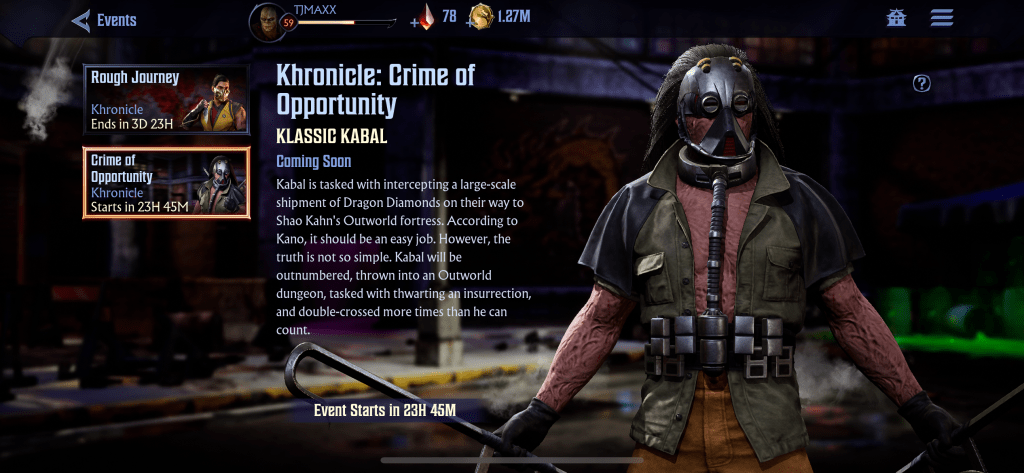This screenshot has height=473, width=1024.
Task: Open the TJMAXX player profile portrait
Action: click(265, 20)
